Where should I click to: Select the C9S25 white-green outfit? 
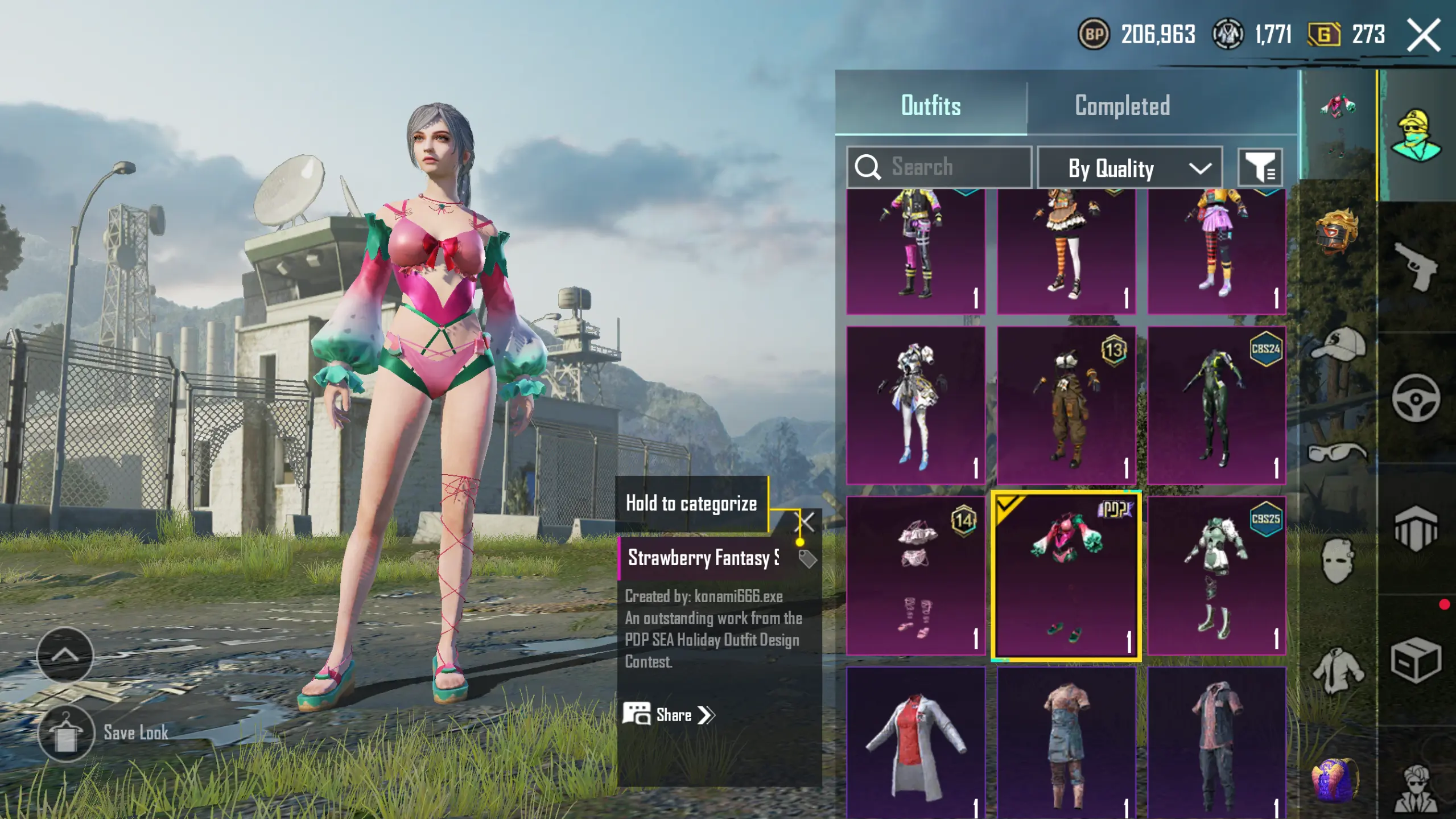[x=1216, y=575]
